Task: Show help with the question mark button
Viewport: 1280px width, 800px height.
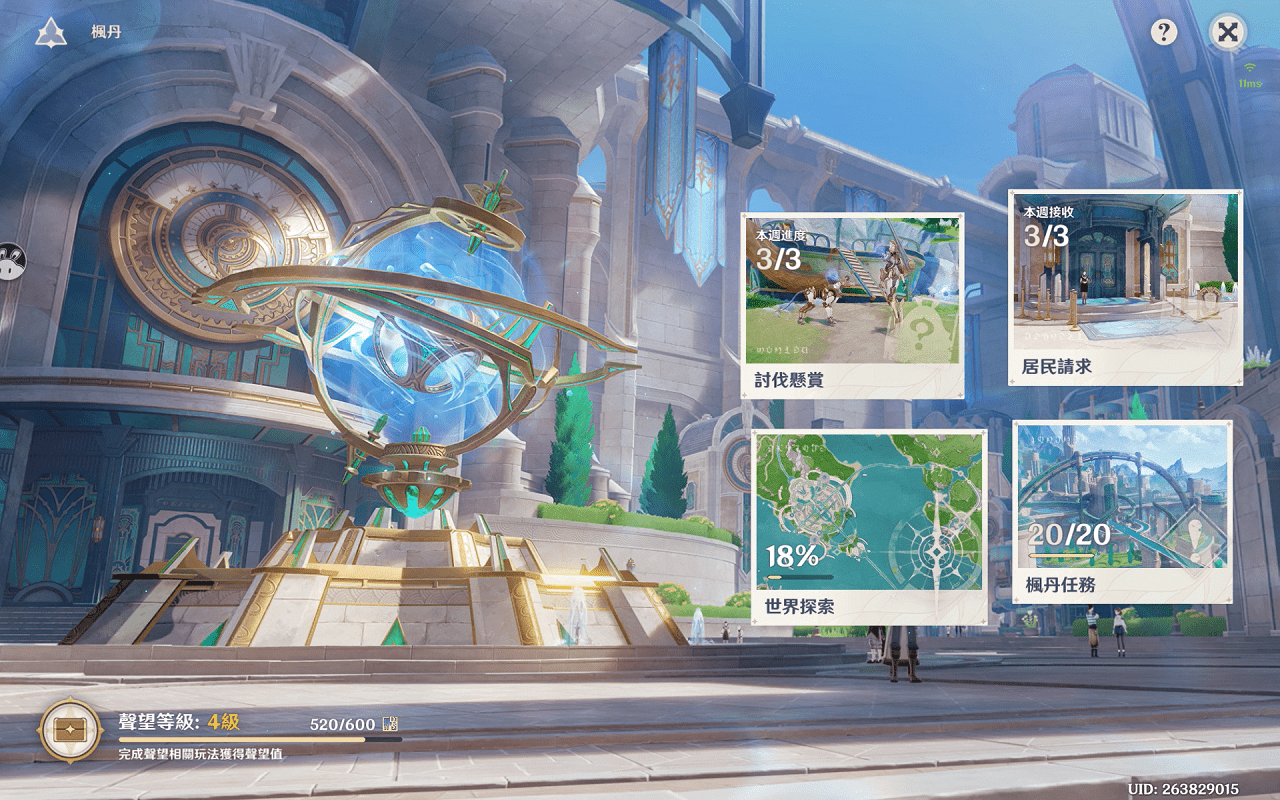Action: click(1163, 32)
